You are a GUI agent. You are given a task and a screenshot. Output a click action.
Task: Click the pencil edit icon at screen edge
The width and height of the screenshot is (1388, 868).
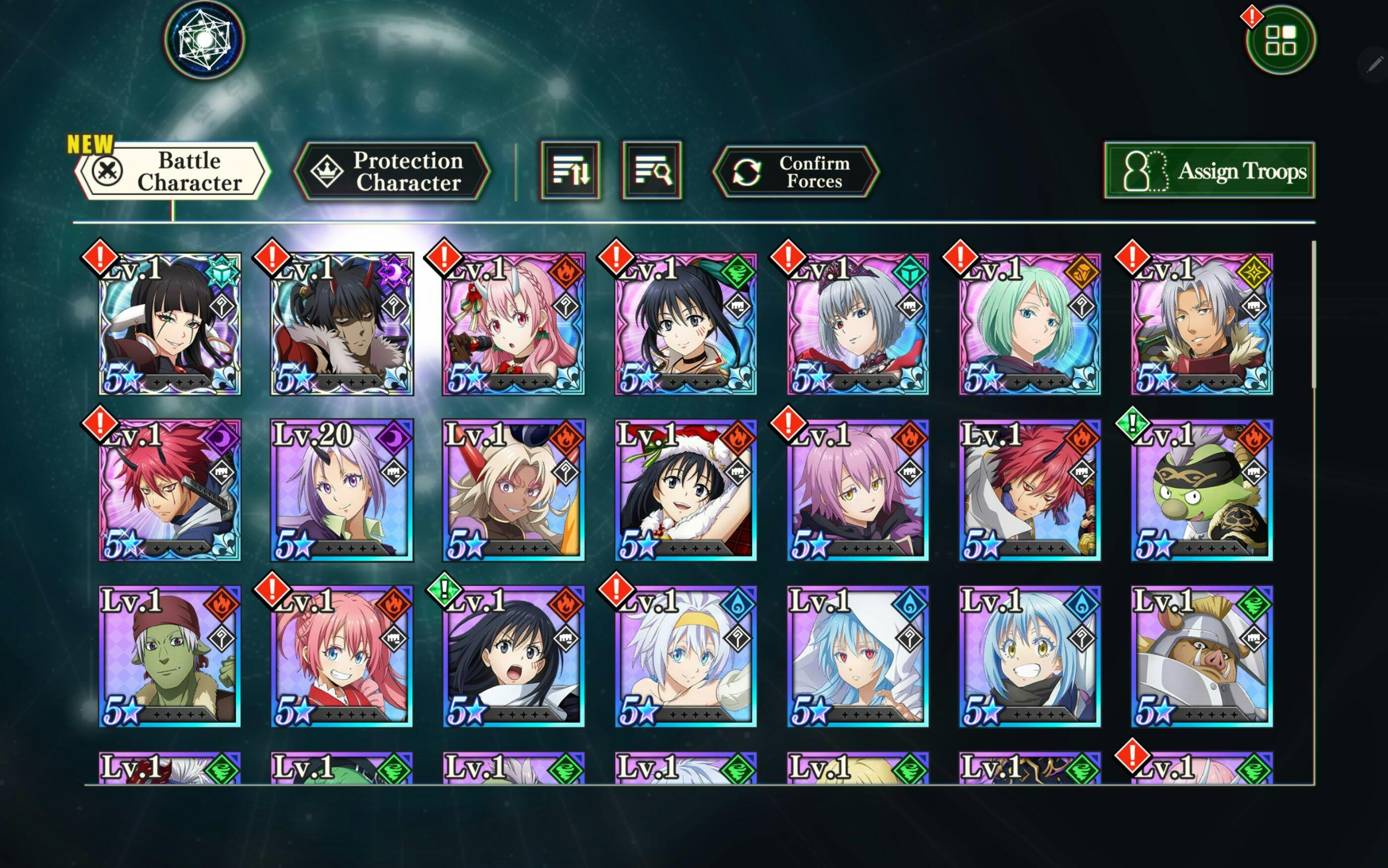click(x=1375, y=64)
